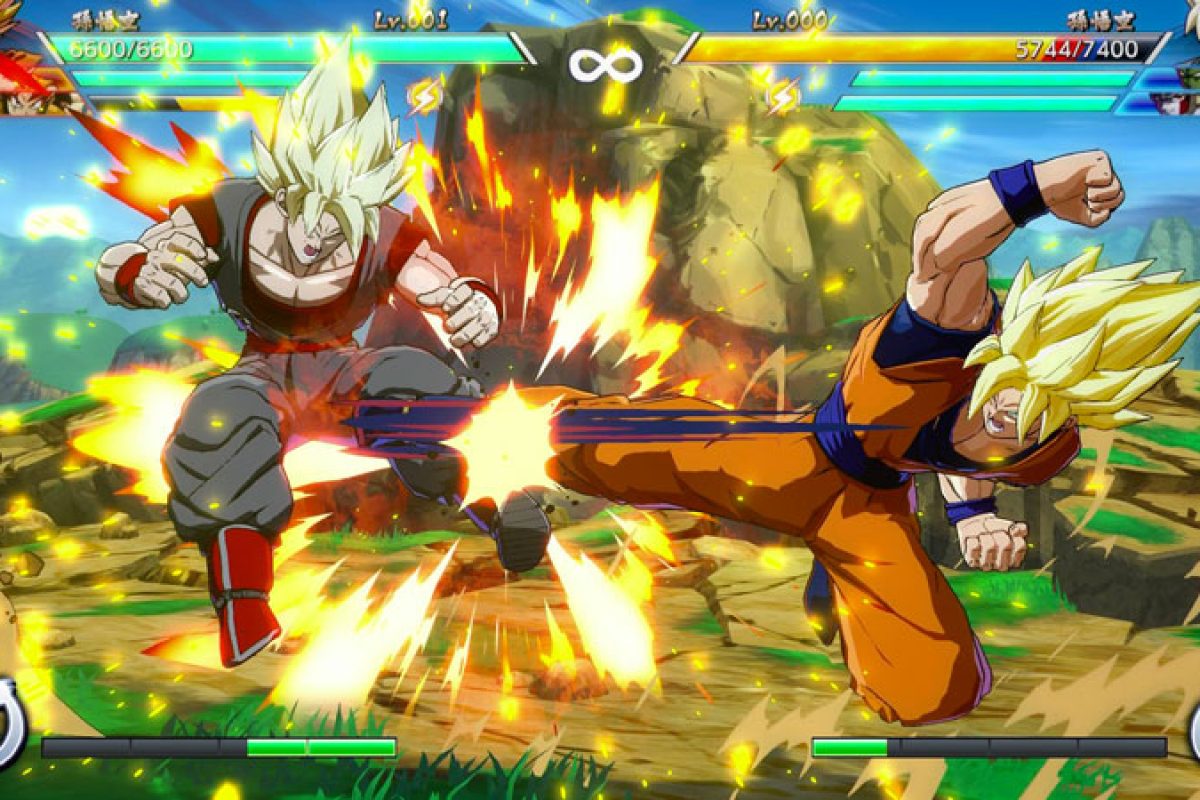Viewport: 1200px width, 800px height.
Task: Click player one's lightning bolt Sparking icon
Action: (x=425, y=95)
